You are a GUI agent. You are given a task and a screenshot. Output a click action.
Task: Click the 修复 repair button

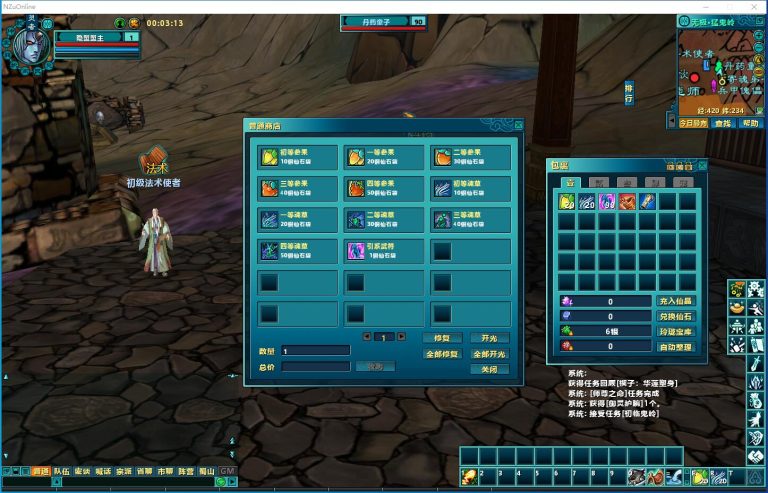[441, 338]
